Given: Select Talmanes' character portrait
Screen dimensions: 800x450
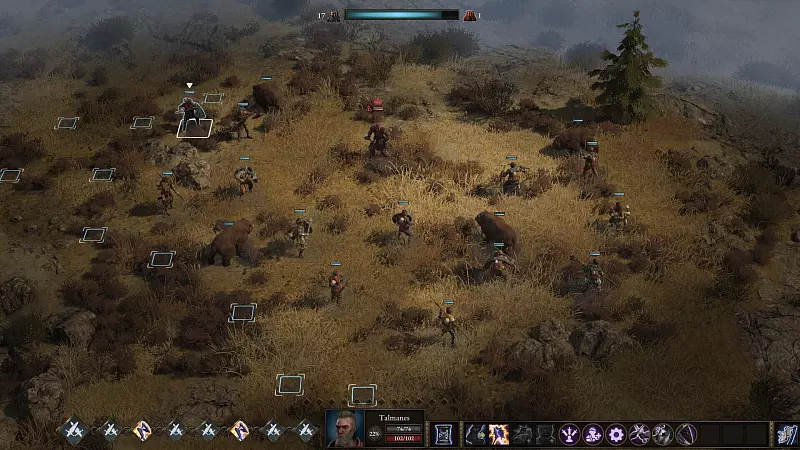Looking at the screenshot, I should [345, 428].
